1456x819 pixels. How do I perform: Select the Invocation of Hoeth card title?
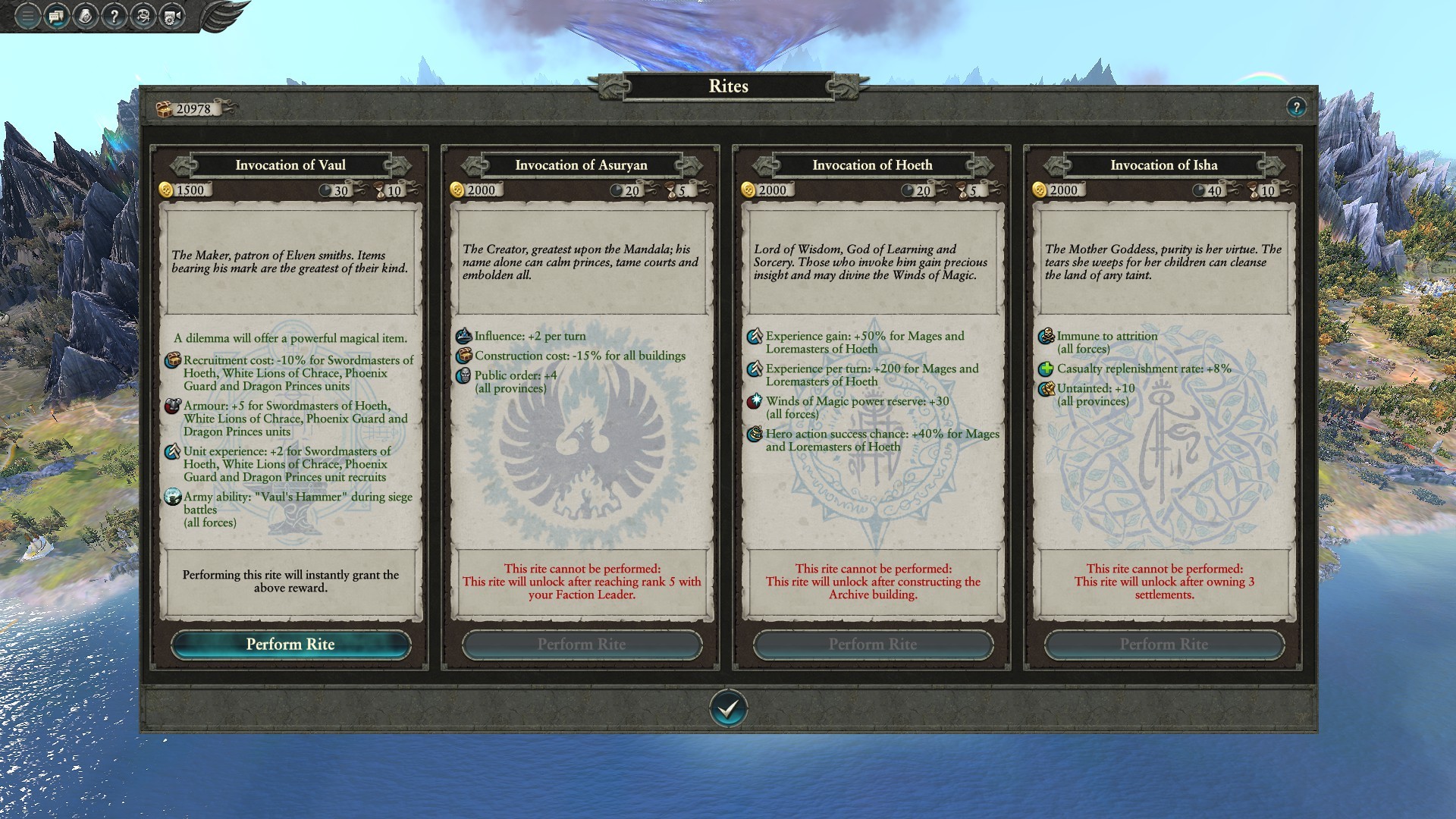point(873,165)
